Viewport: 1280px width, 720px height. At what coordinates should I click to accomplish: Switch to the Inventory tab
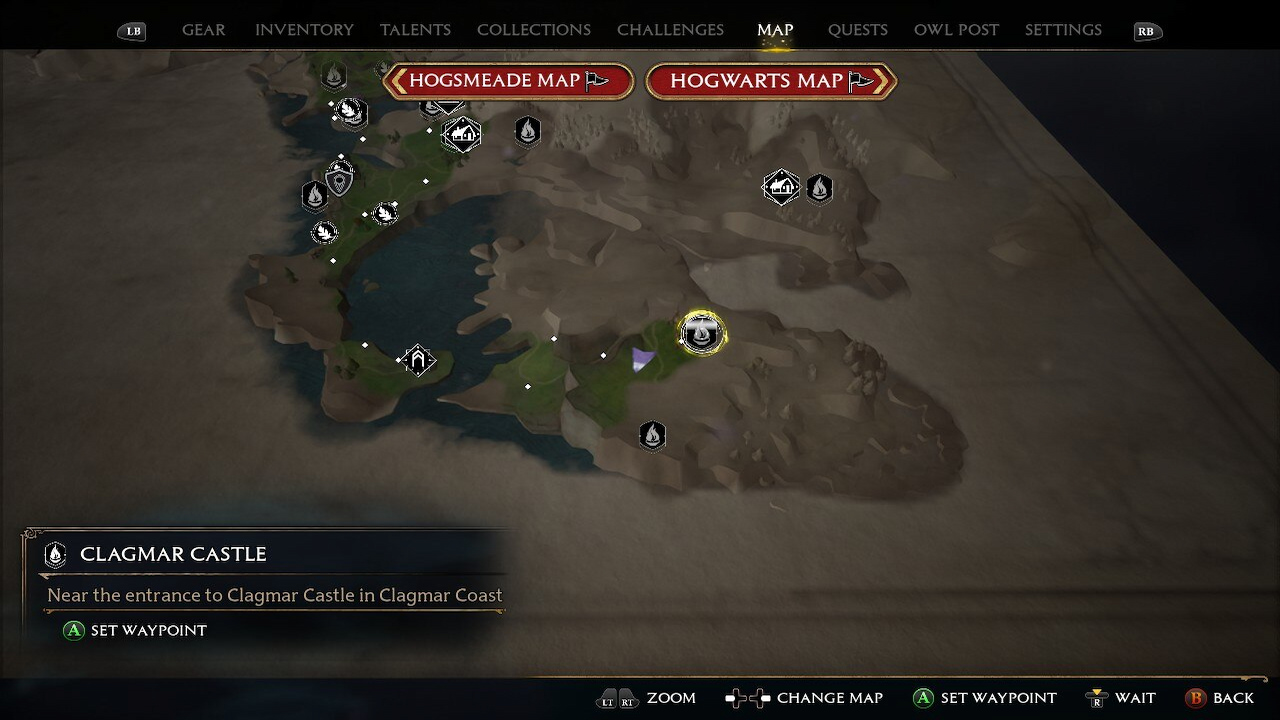pyautogui.click(x=304, y=30)
